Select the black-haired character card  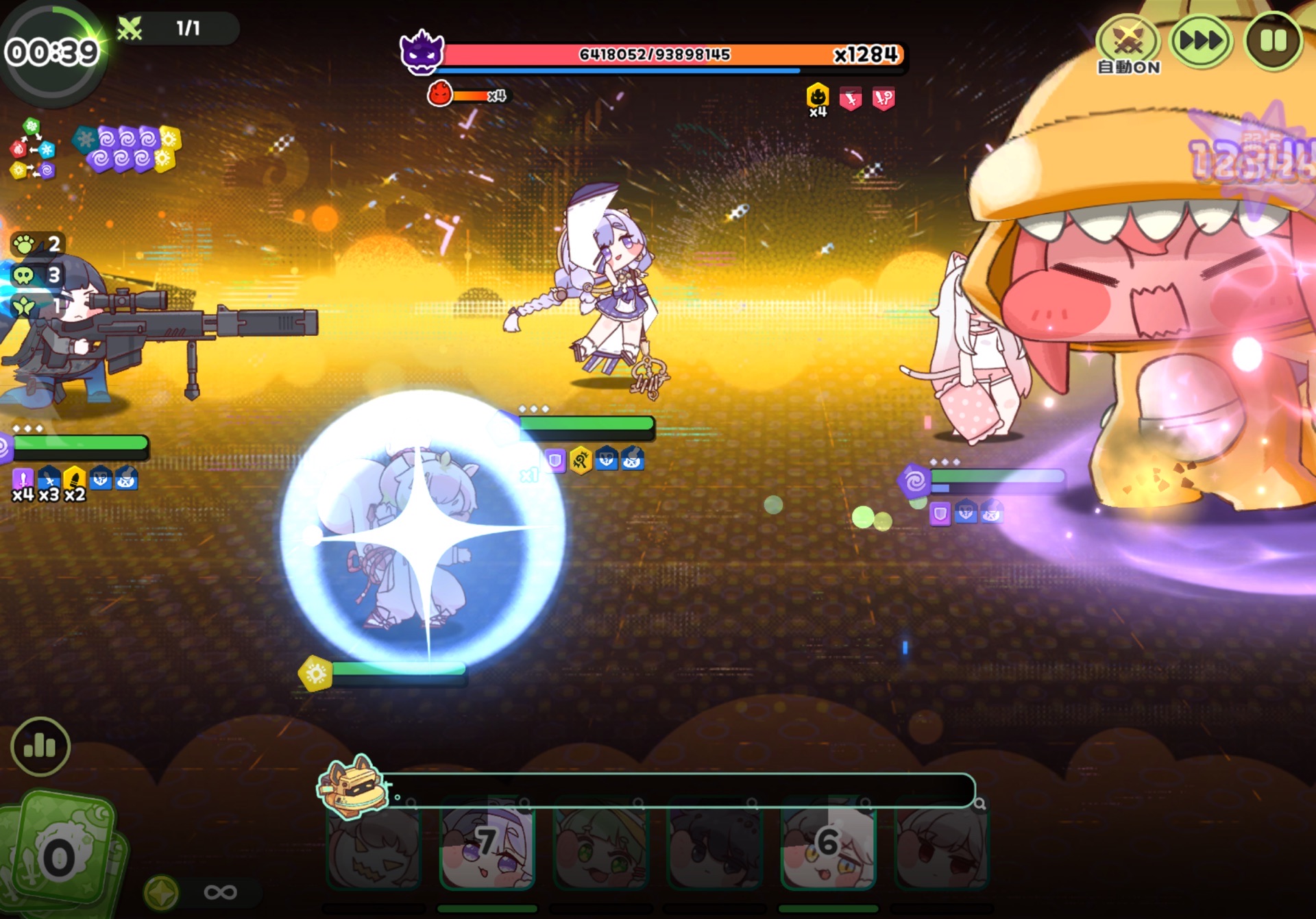pos(715,846)
